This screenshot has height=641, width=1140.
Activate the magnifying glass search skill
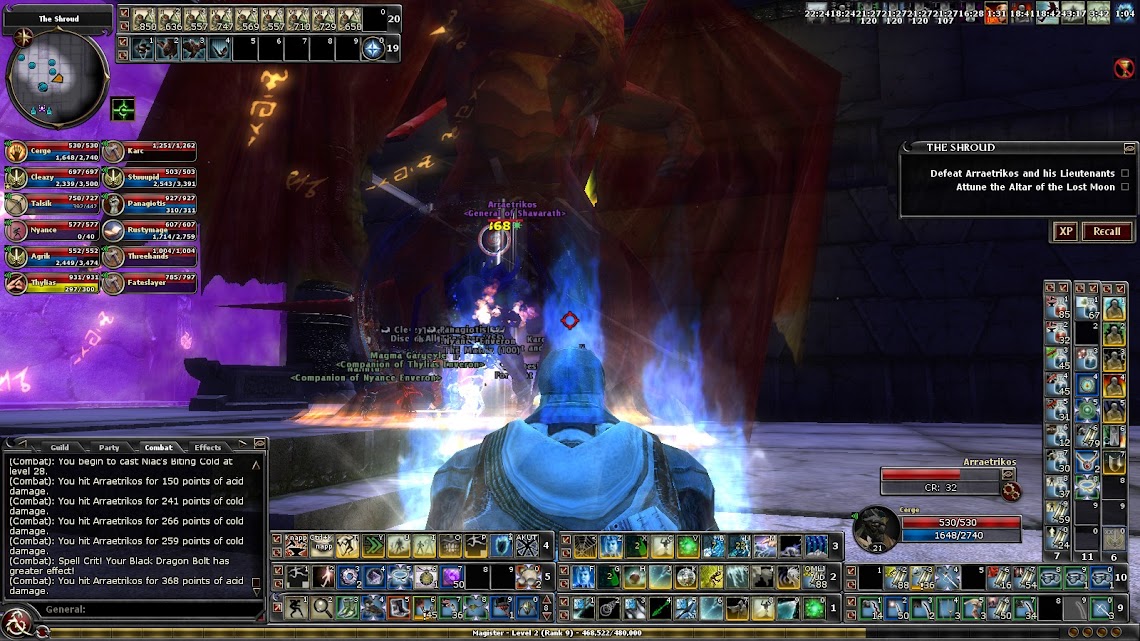(322, 606)
